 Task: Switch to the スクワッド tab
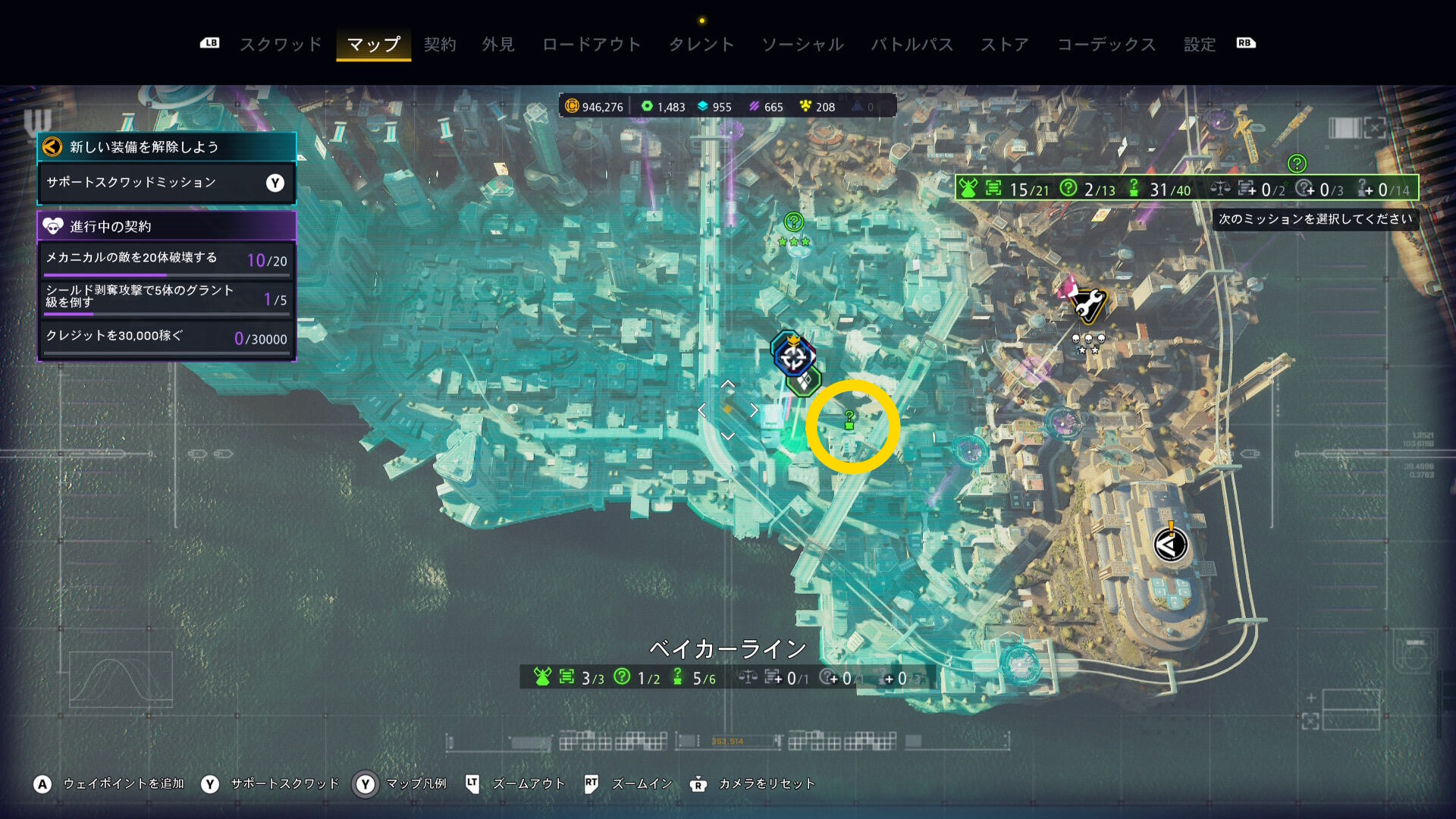[281, 45]
